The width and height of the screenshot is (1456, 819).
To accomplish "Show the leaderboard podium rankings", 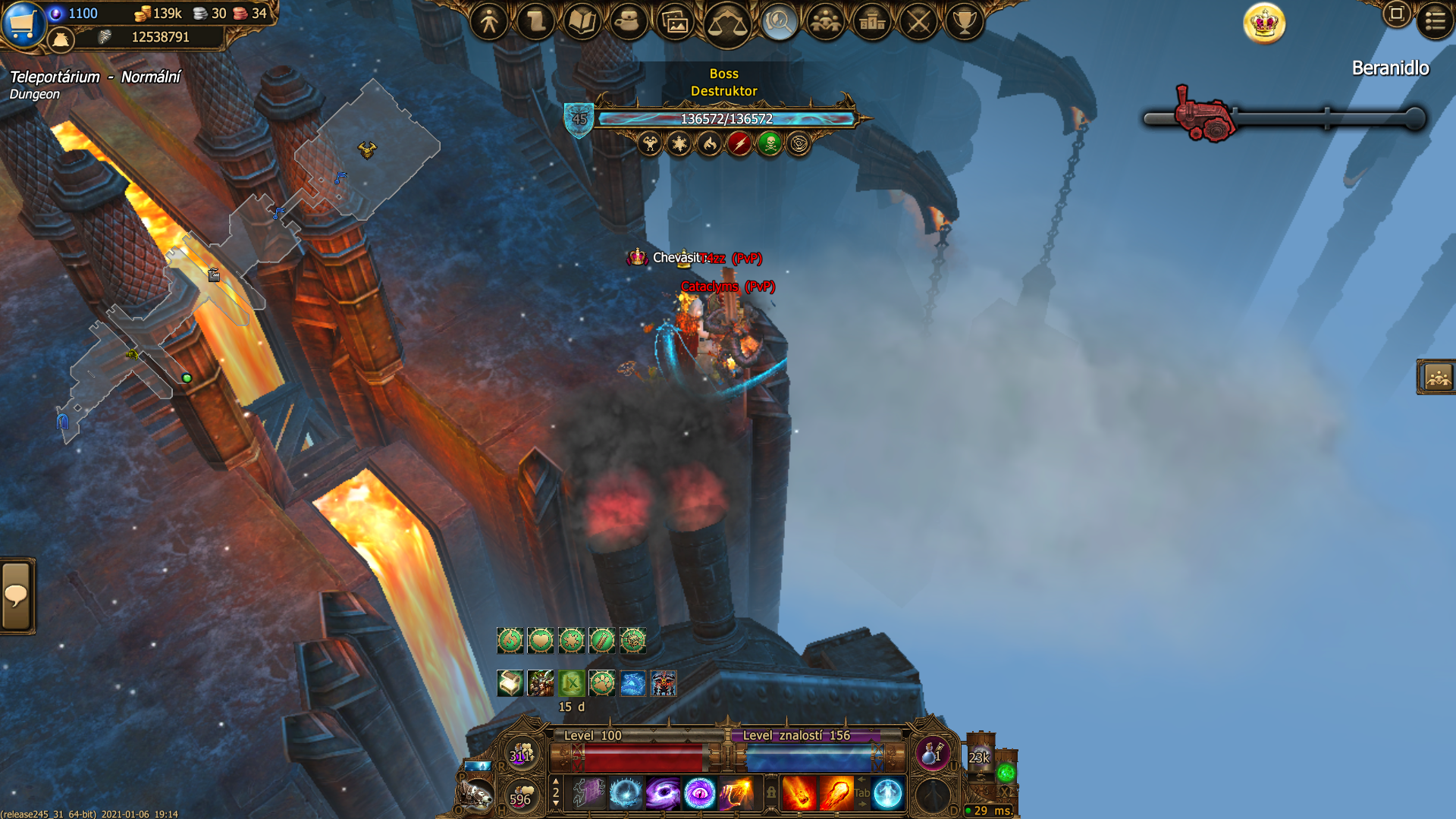I will (872, 22).
